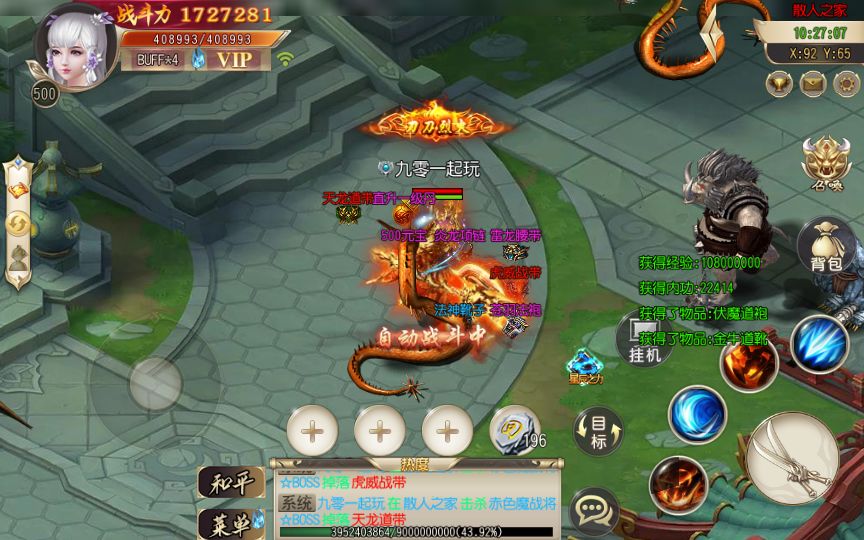Open the 背包 bag
The image size is (864, 540).
[826, 248]
